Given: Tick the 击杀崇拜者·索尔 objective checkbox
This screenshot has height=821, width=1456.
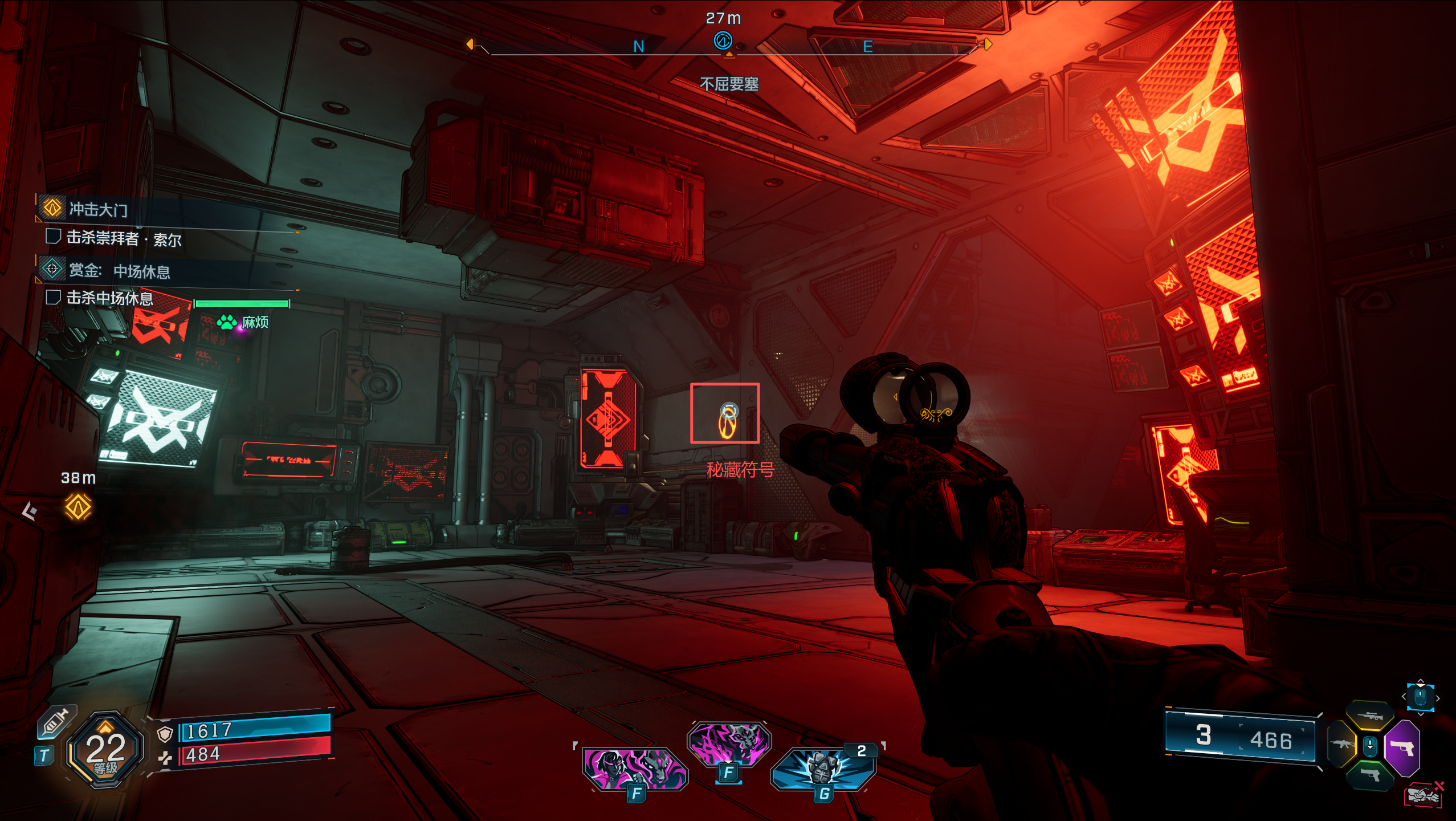Looking at the screenshot, I should tap(53, 237).
